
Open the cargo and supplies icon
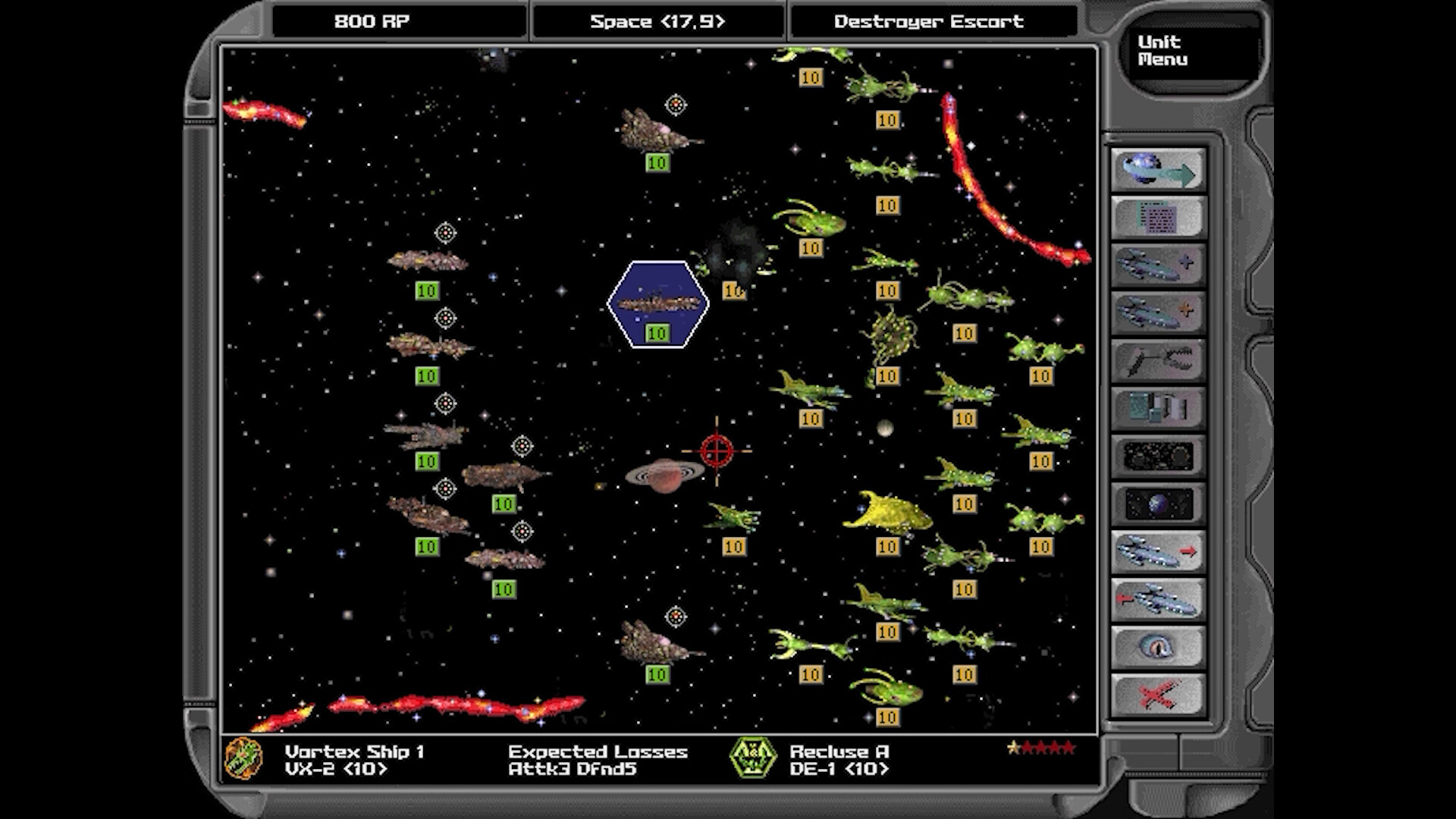[1159, 406]
